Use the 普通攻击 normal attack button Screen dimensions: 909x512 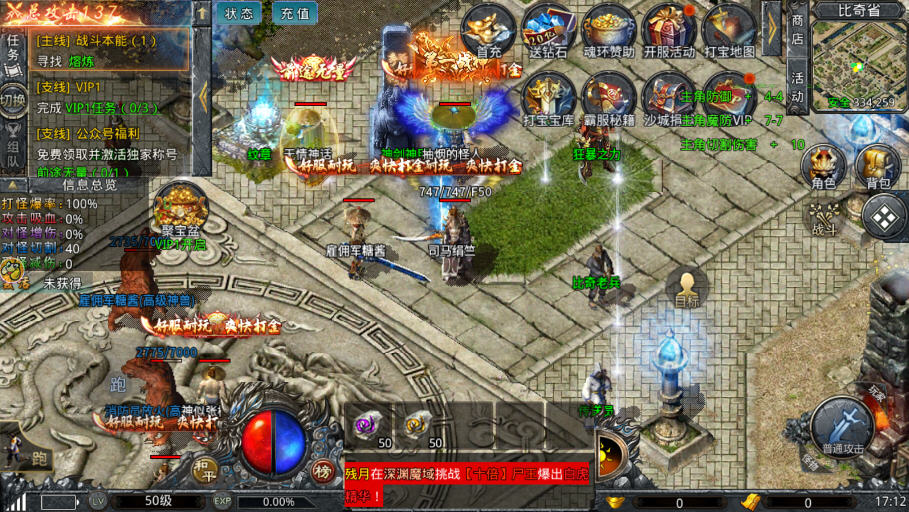[x=836, y=424]
